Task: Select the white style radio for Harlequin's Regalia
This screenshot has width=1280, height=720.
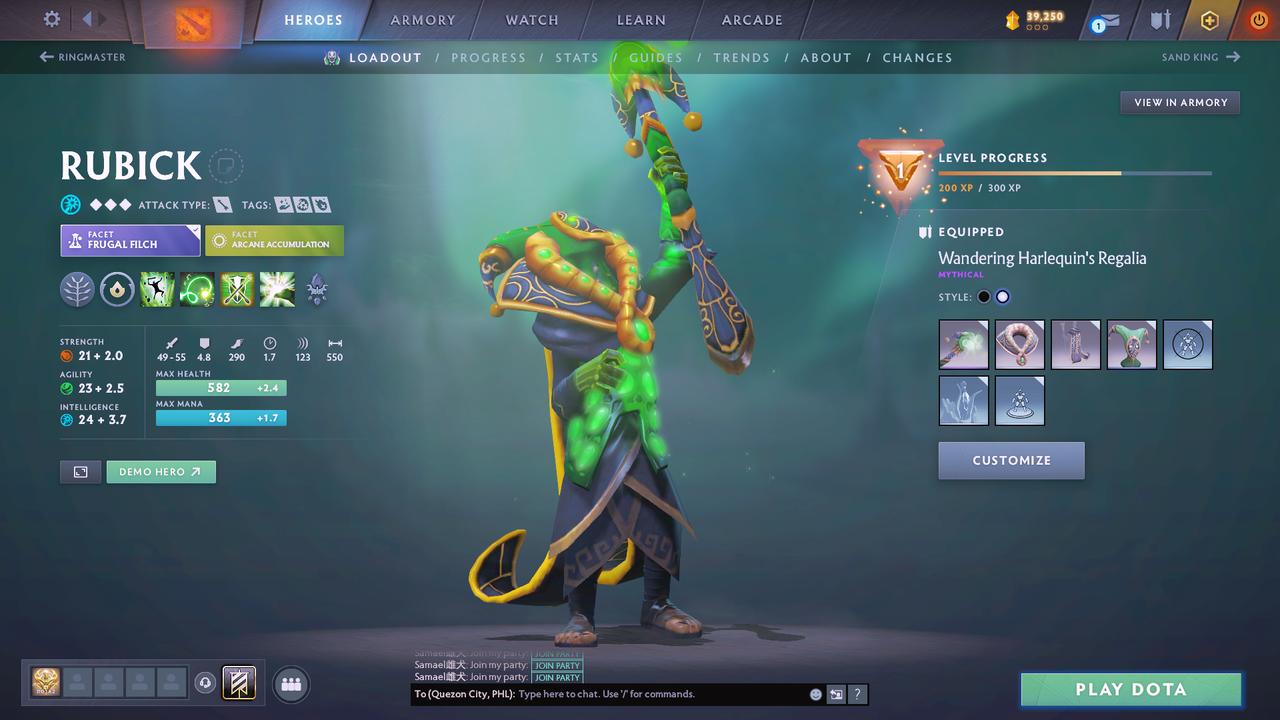Action: click(1002, 296)
